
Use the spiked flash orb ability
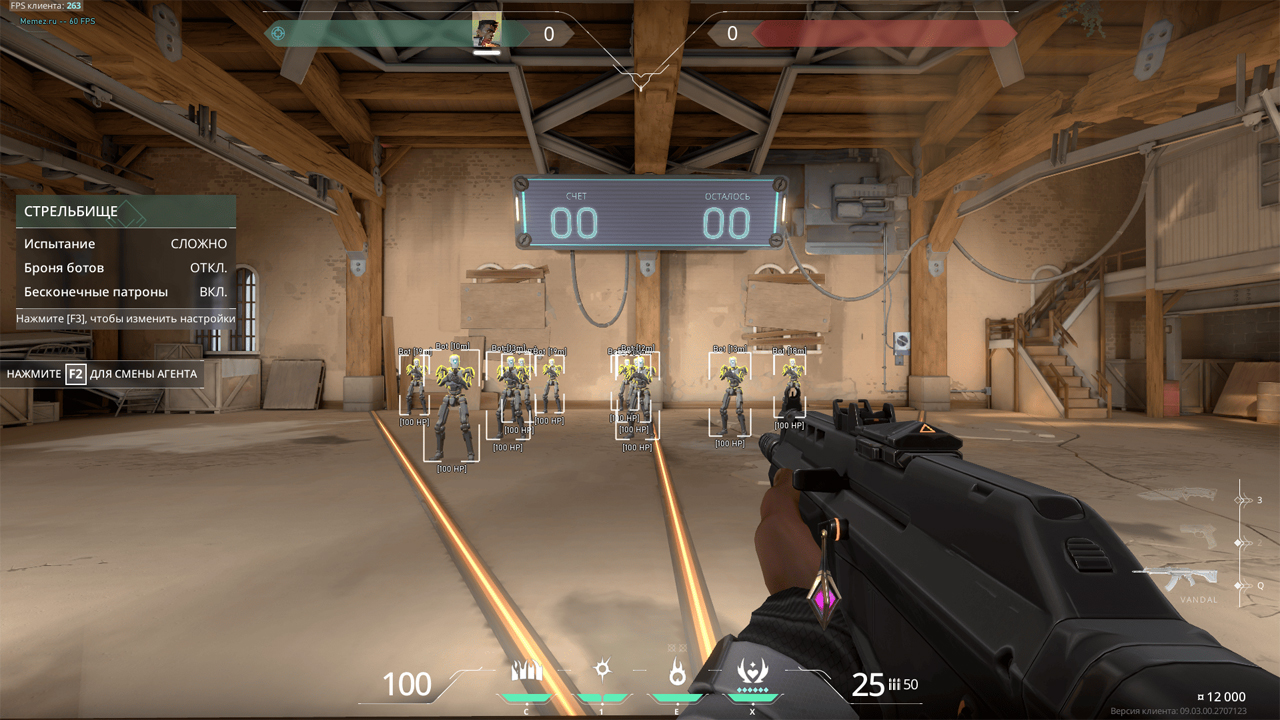coord(602,671)
